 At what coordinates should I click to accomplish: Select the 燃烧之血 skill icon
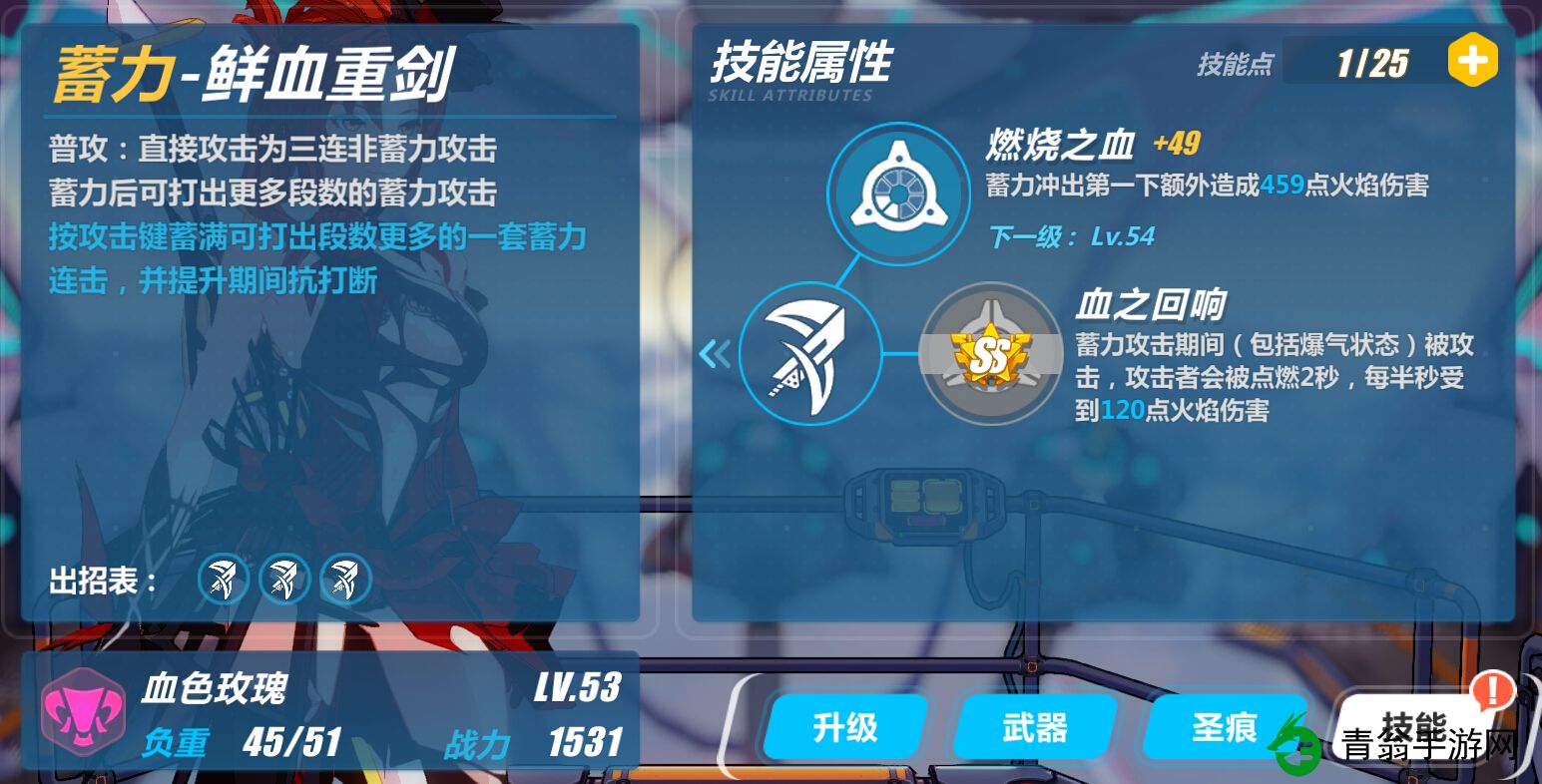[896, 192]
